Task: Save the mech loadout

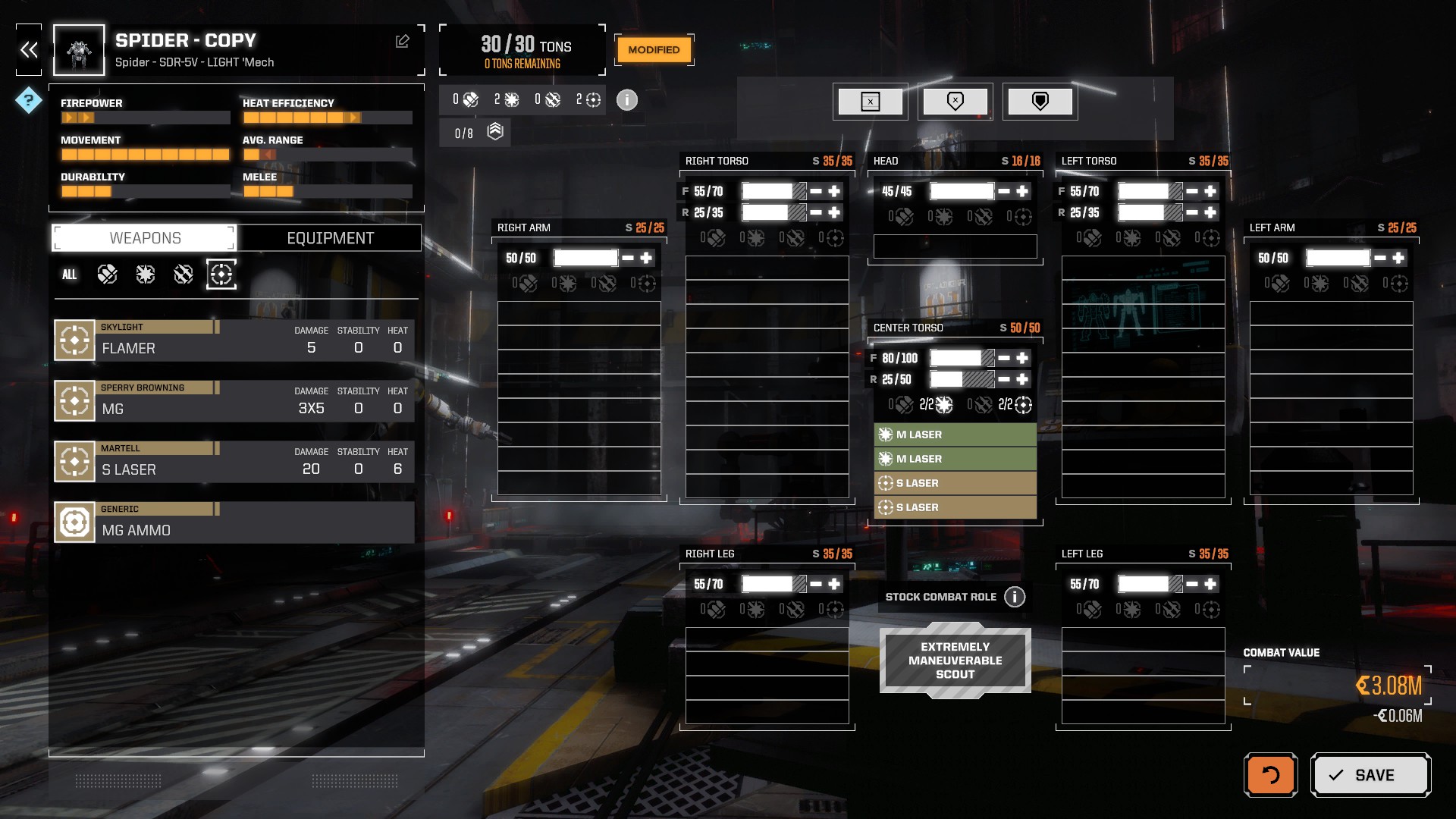Action: 1370,775
